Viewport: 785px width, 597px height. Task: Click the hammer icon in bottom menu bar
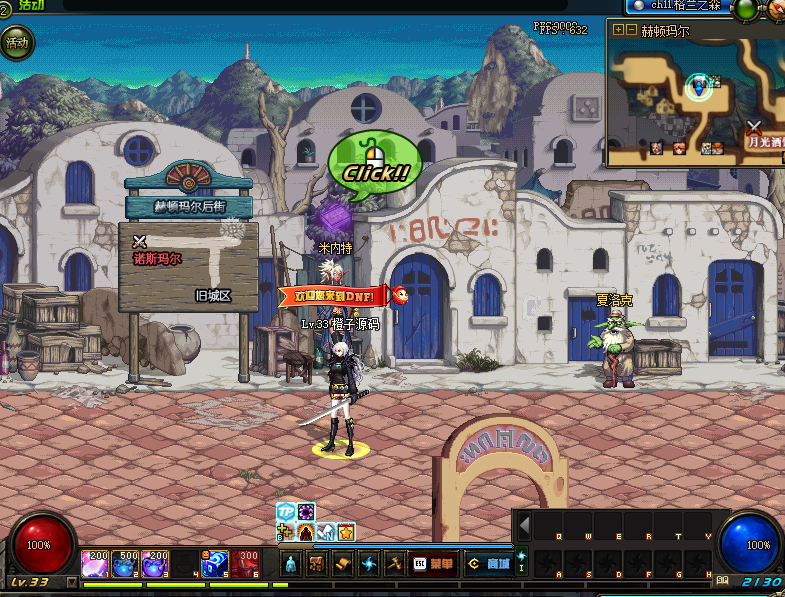click(x=395, y=564)
